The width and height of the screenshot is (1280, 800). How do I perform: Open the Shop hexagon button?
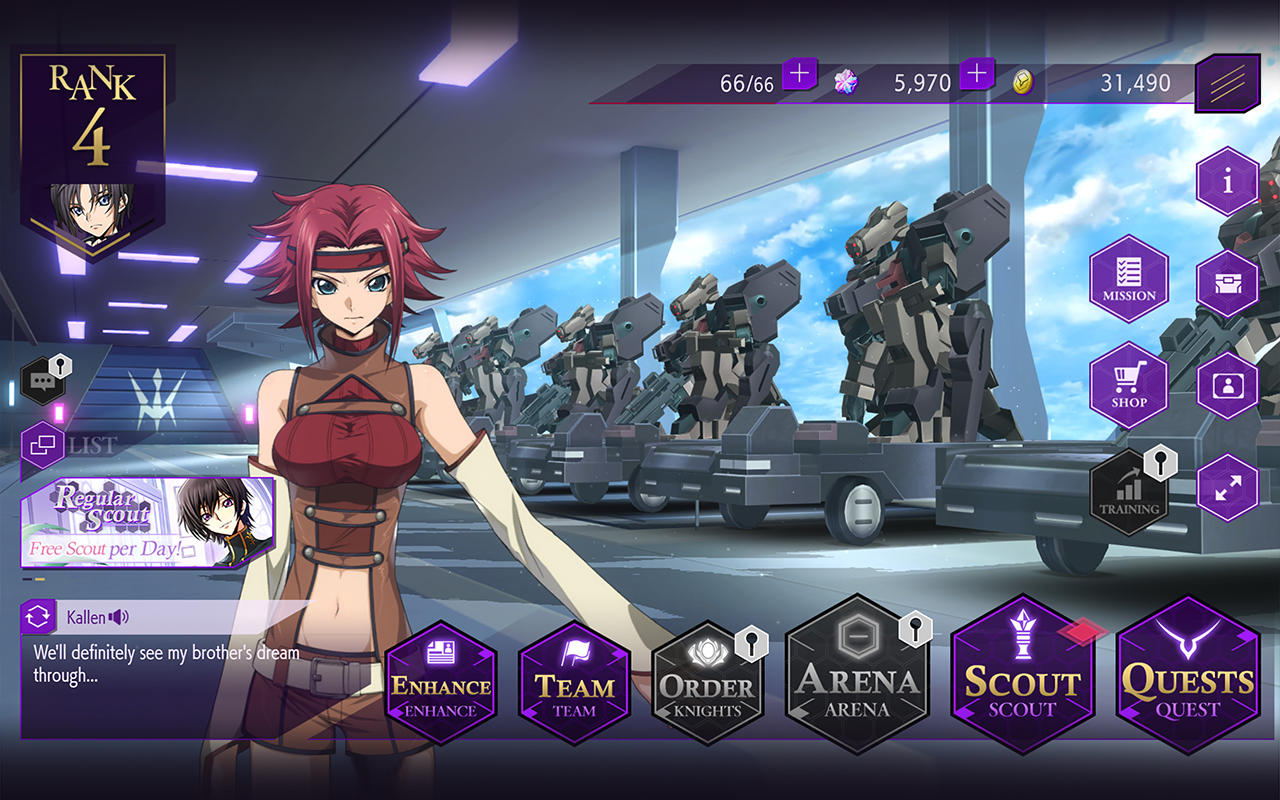click(1129, 385)
